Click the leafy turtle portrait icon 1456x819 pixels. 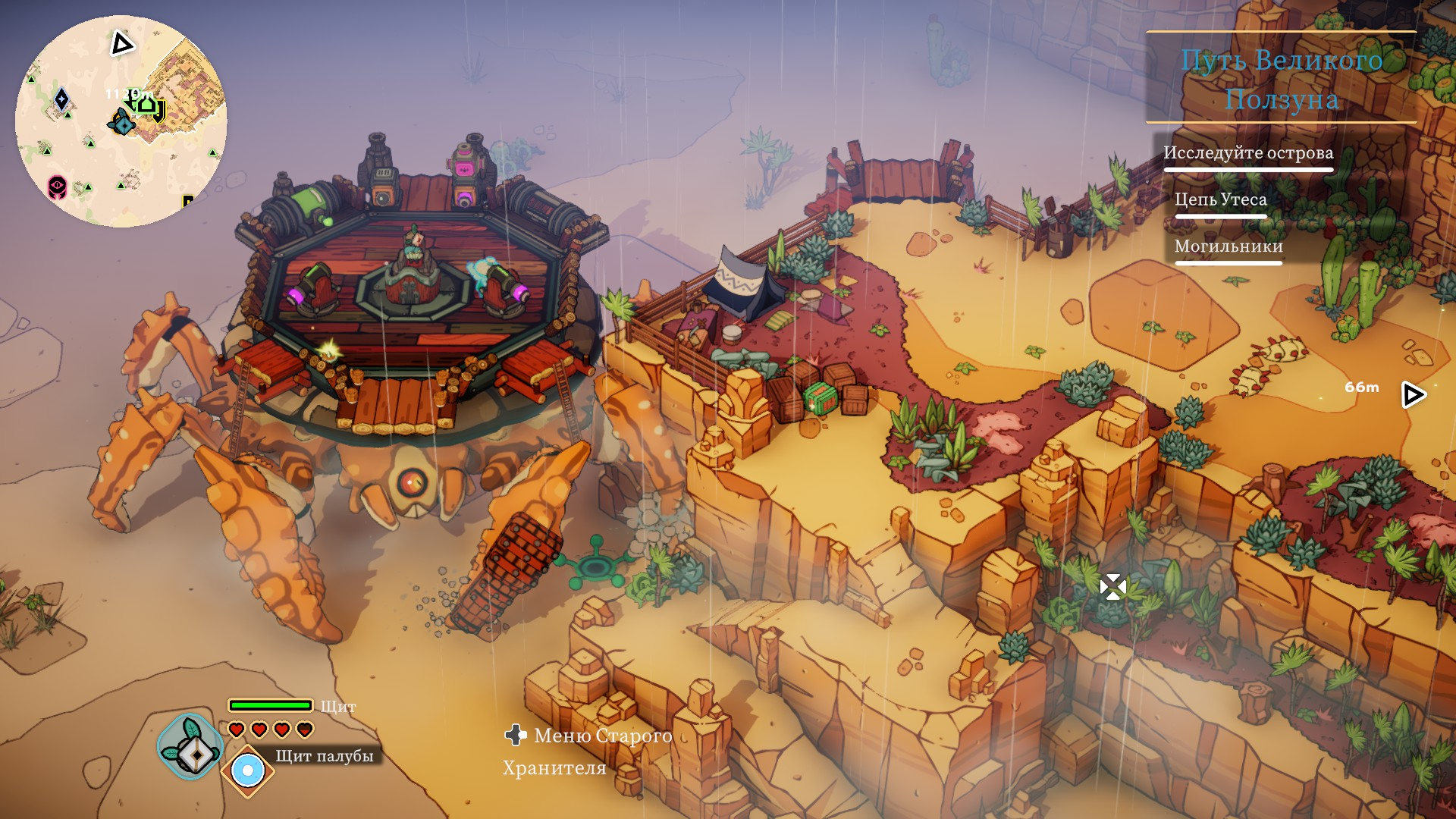[x=190, y=747]
